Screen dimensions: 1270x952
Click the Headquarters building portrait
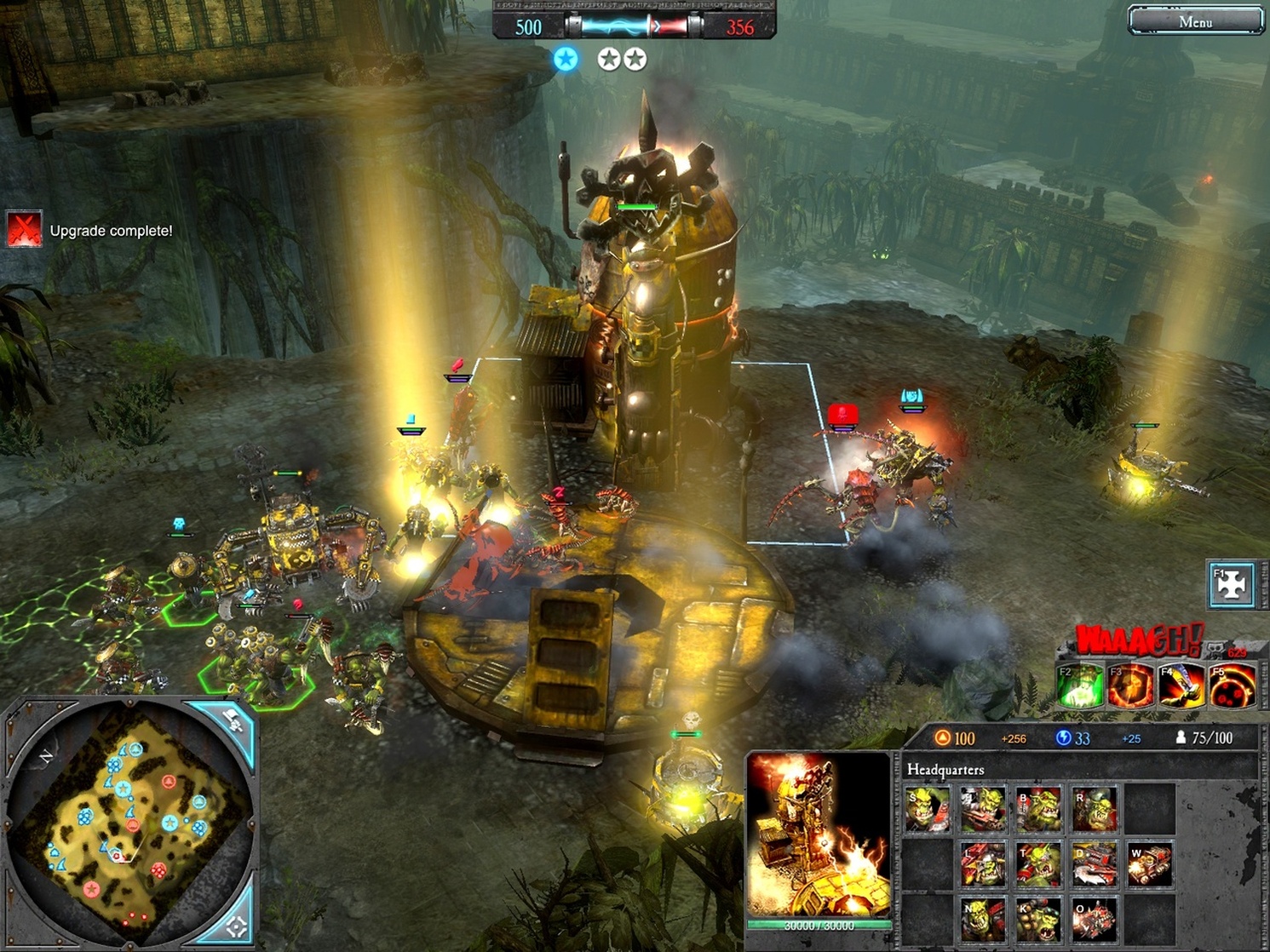coord(819,838)
